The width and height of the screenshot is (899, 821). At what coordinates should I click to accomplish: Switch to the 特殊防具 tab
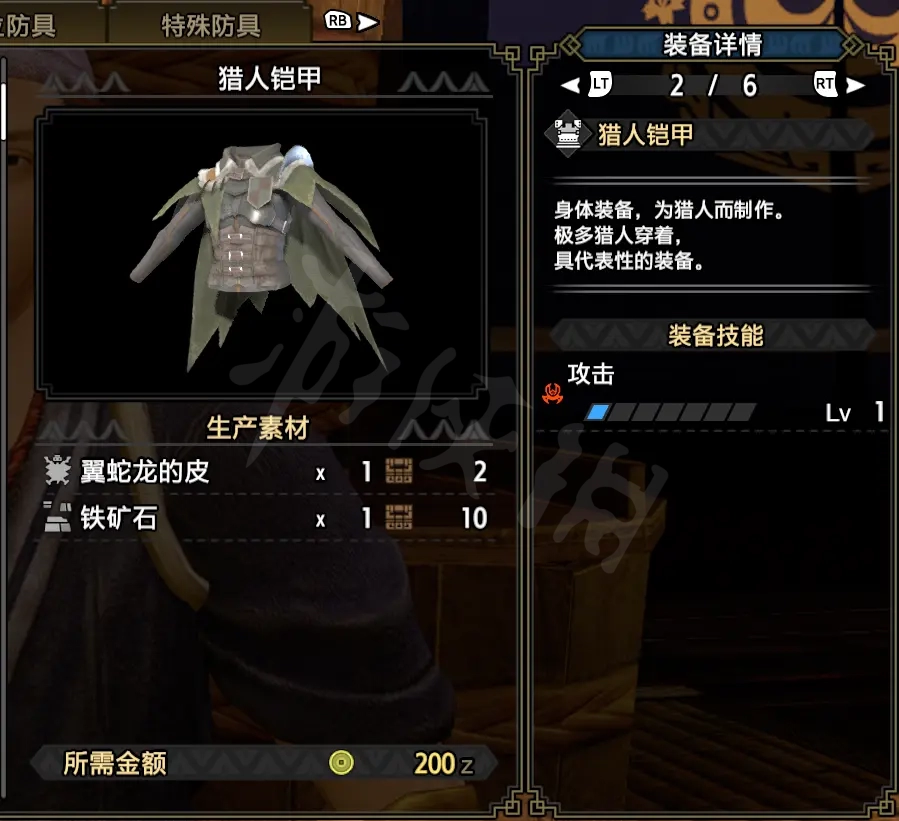pos(210,25)
